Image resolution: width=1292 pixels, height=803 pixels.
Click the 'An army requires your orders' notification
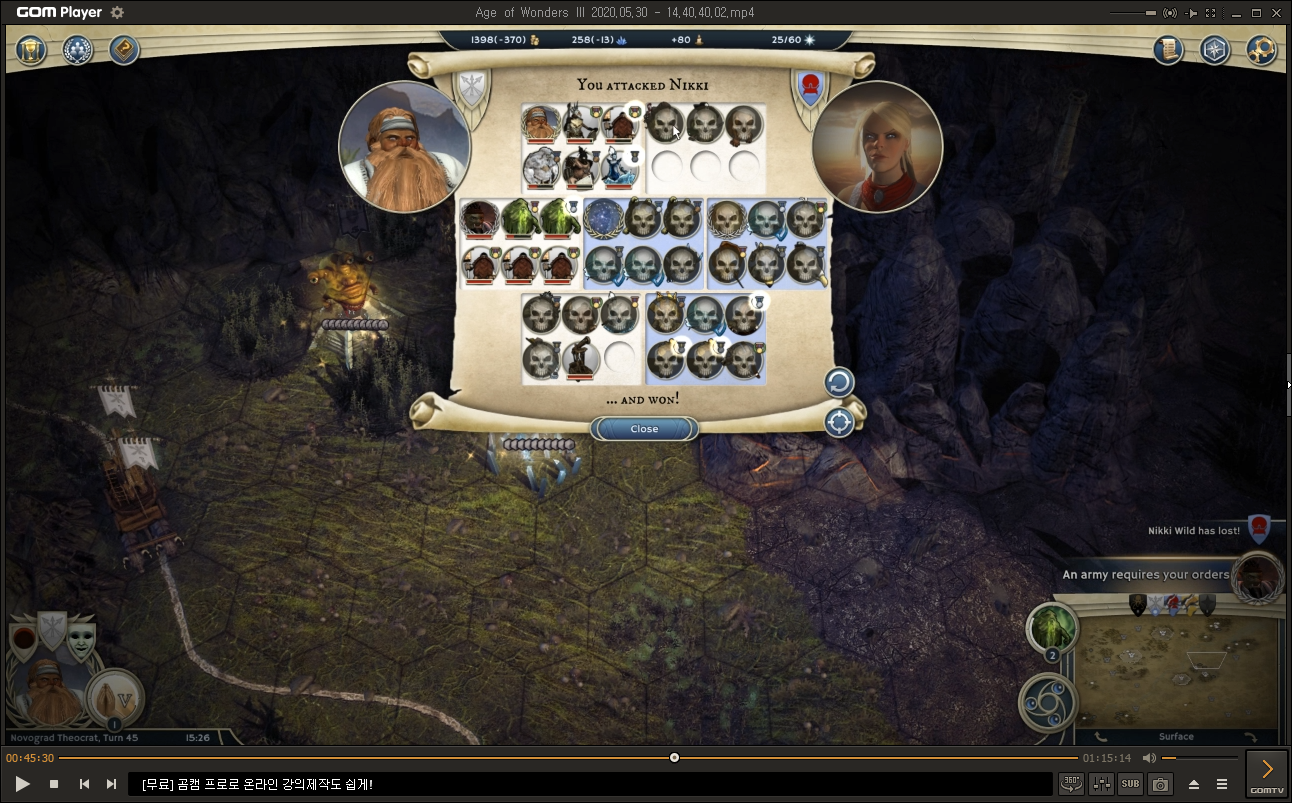coord(1146,575)
